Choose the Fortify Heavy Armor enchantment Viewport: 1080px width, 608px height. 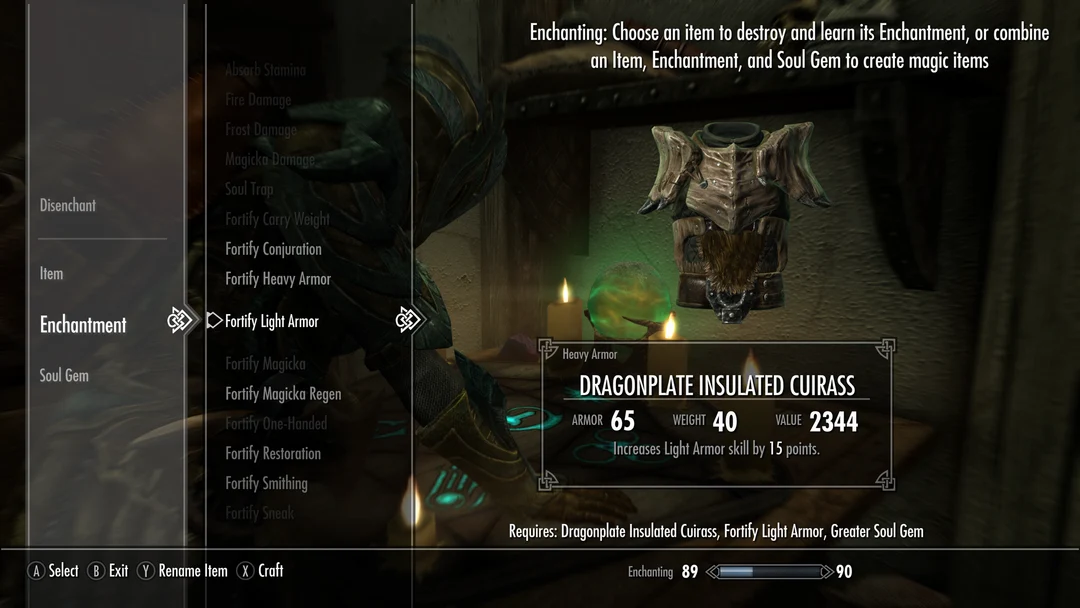click(278, 279)
